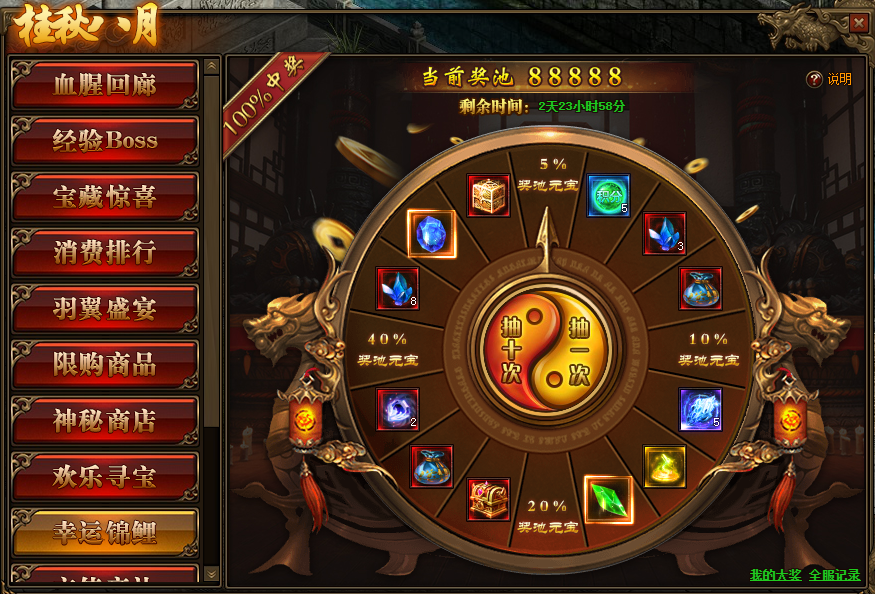View 我的大奖 prize link
The image size is (875, 594).
click(775, 575)
